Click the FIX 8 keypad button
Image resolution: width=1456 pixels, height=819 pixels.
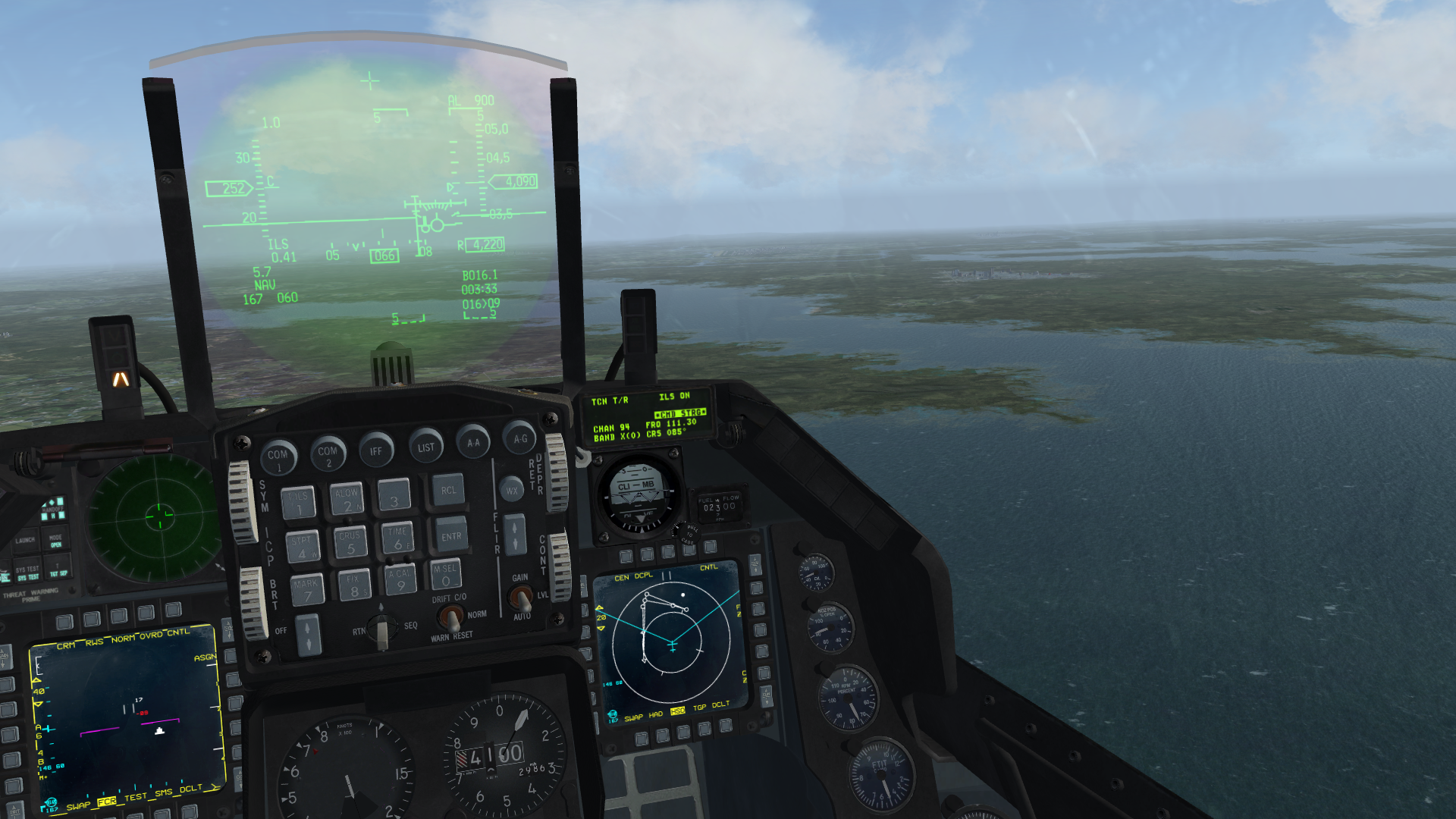coord(354,585)
